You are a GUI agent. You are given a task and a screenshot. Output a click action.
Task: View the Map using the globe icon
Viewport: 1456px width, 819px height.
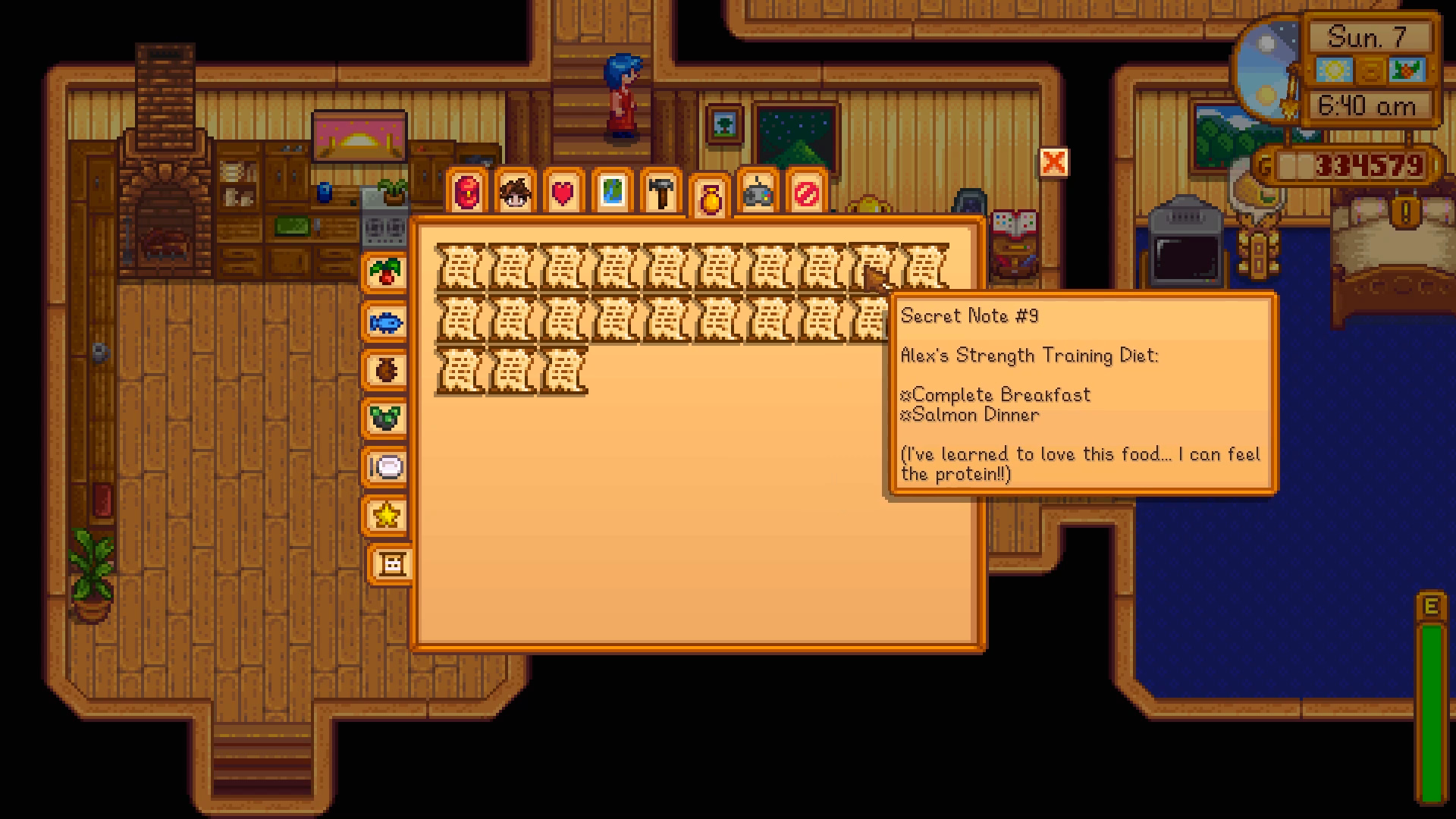(611, 194)
